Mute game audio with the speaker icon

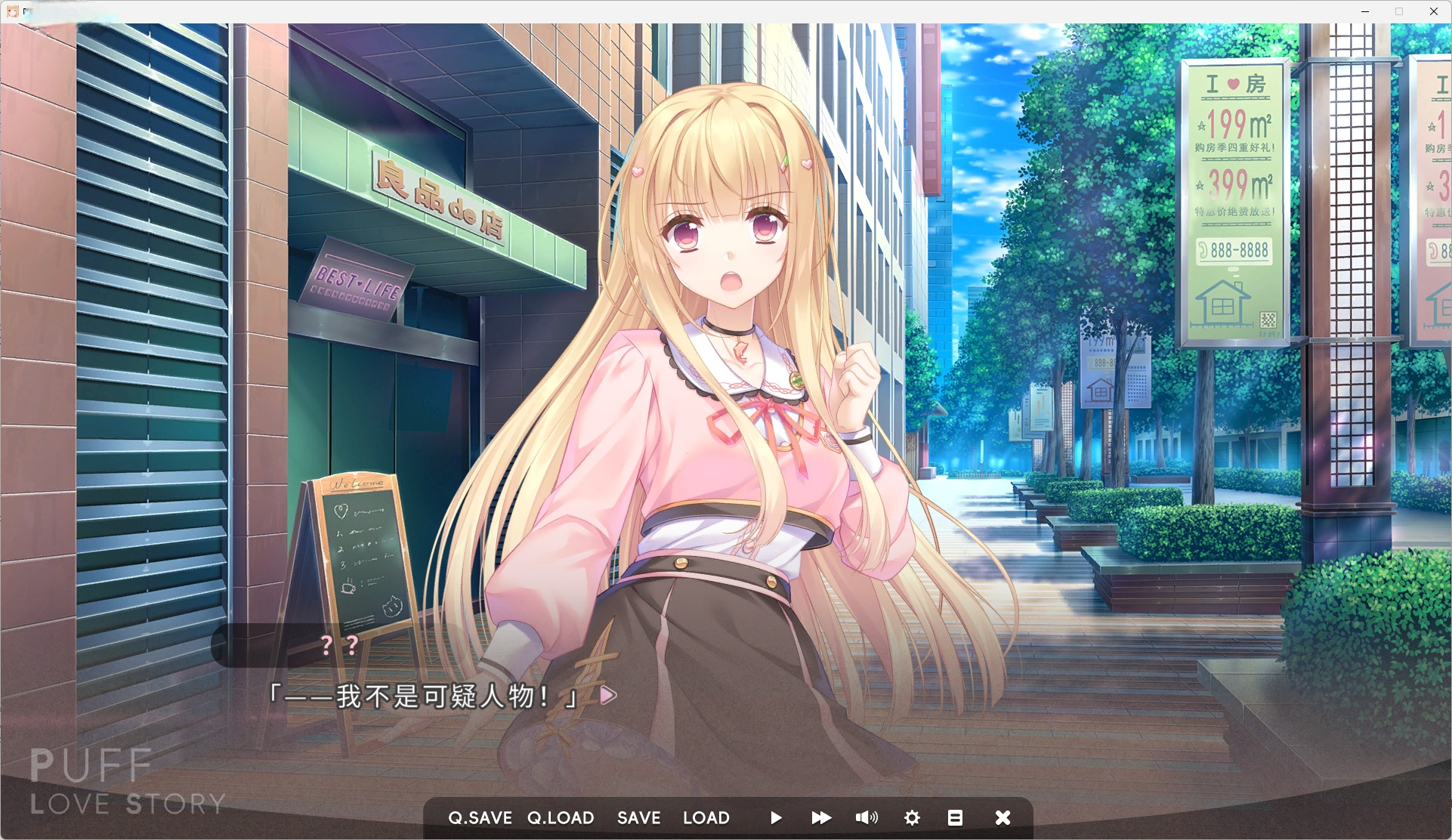coord(867,817)
